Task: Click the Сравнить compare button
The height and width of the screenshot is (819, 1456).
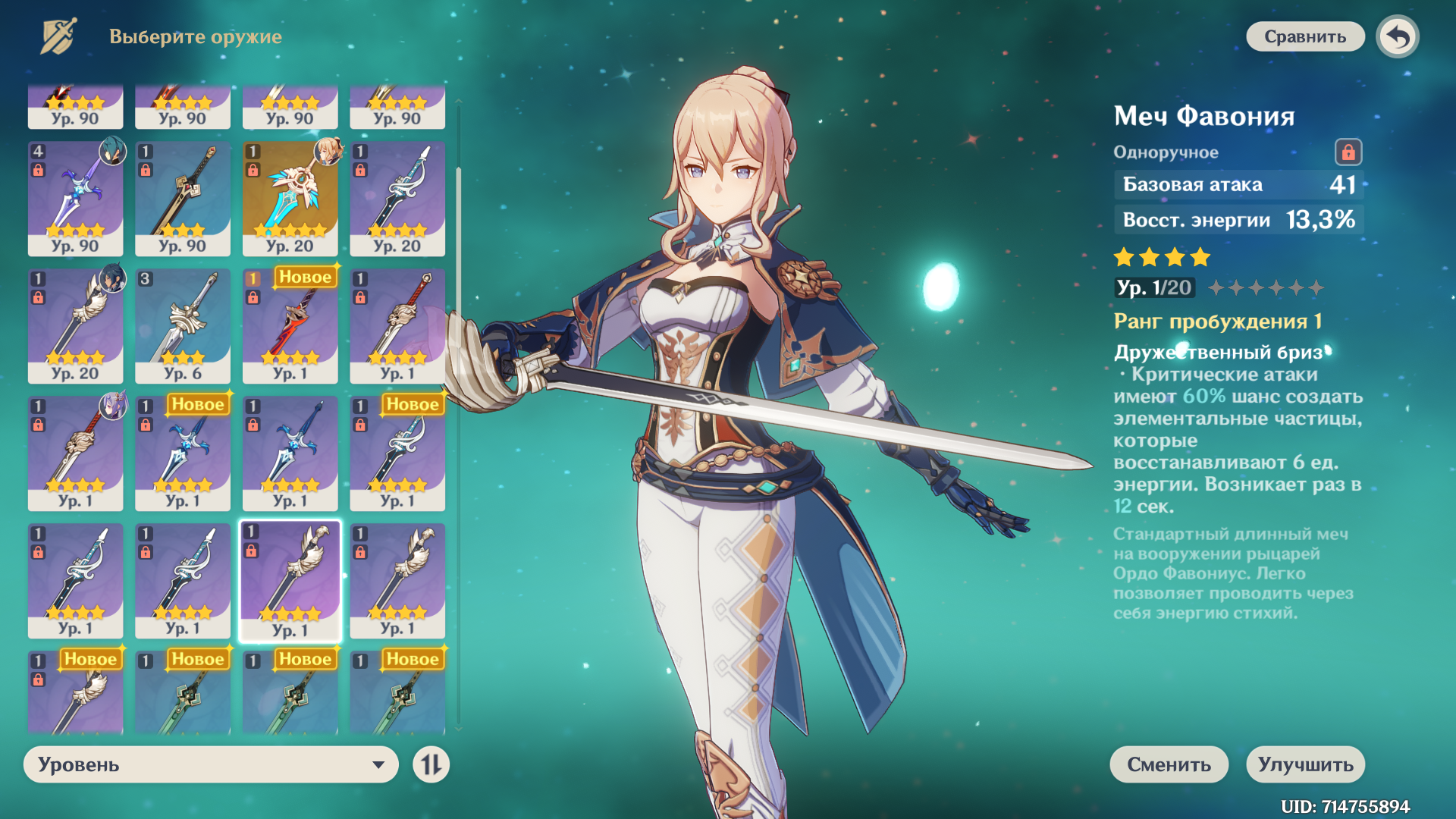Action: (x=1304, y=36)
